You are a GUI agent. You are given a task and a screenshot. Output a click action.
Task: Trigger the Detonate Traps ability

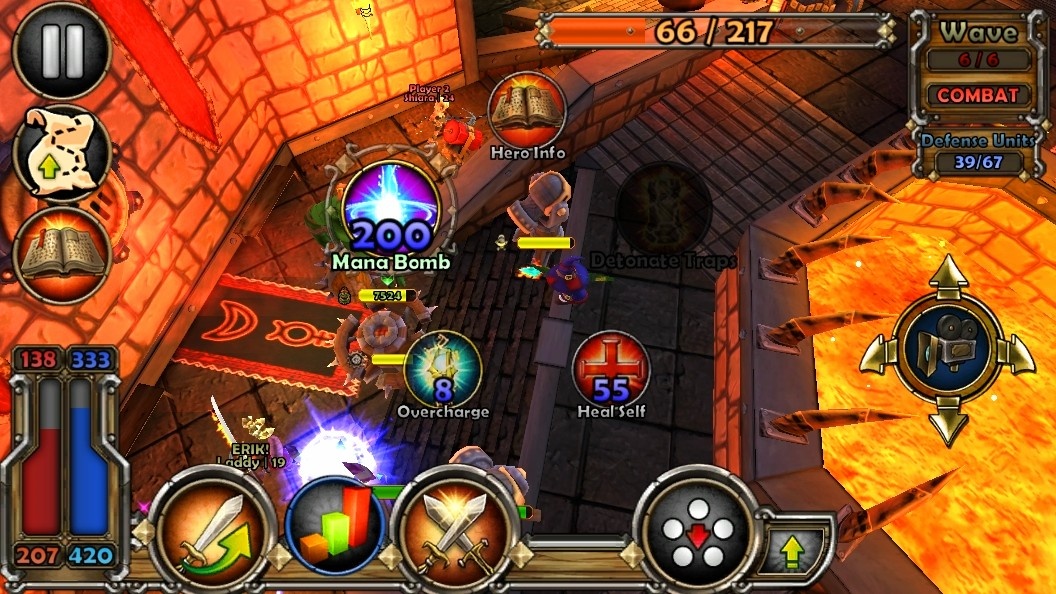pos(663,212)
